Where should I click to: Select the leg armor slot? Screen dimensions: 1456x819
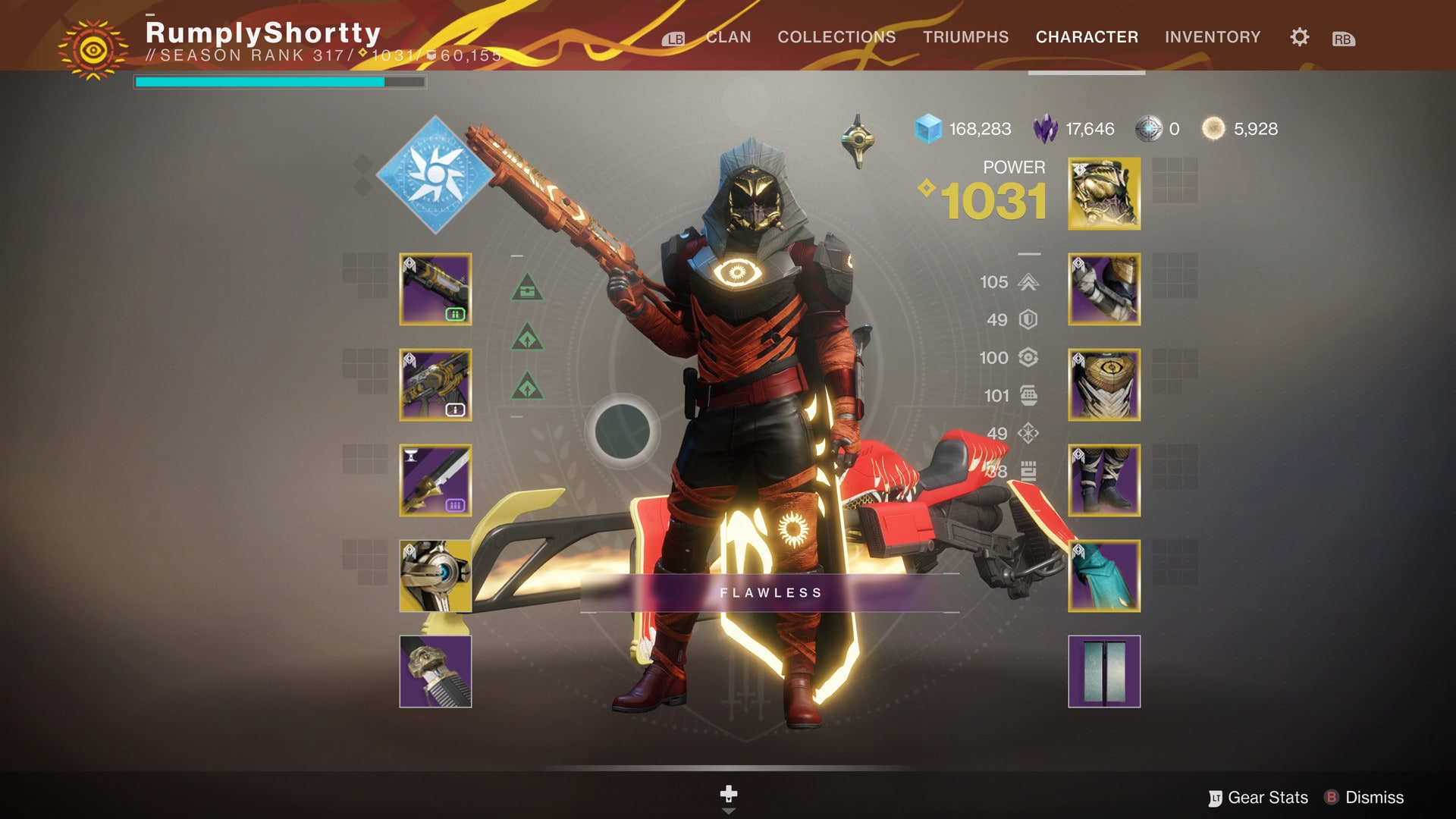click(x=1104, y=481)
